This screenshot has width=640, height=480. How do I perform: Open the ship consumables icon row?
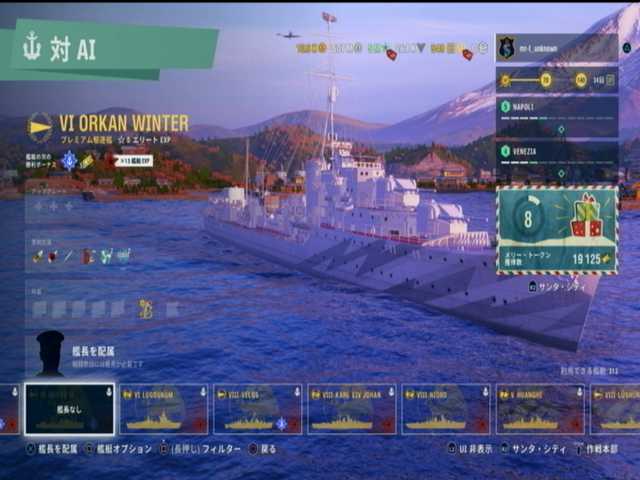click(x=82, y=256)
